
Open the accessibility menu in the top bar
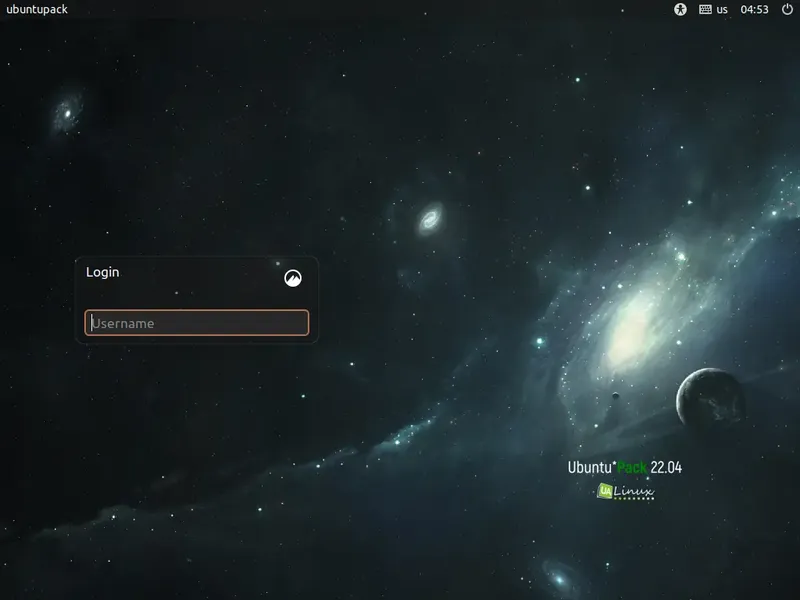(x=681, y=9)
